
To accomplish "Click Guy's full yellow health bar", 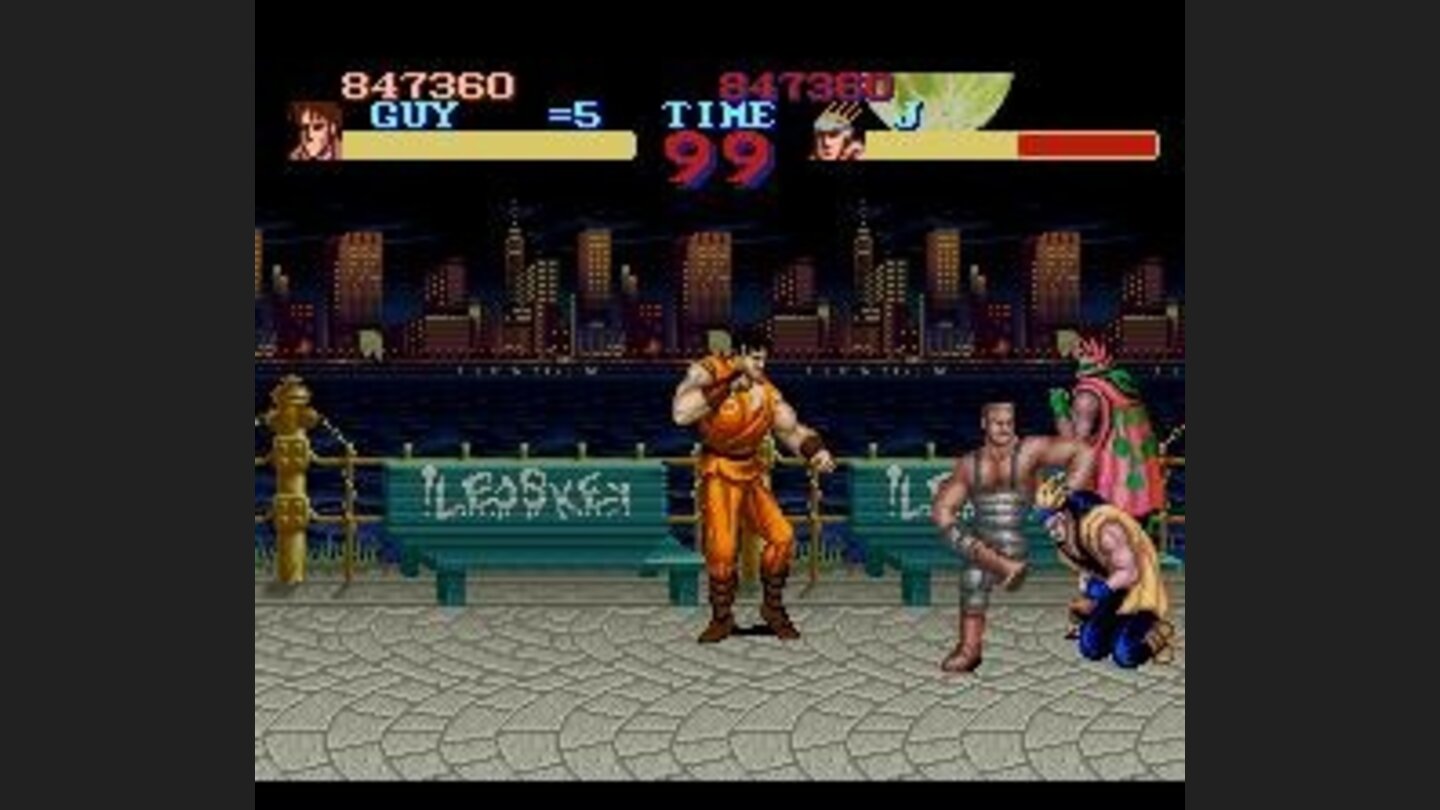I will tap(490, 146).
